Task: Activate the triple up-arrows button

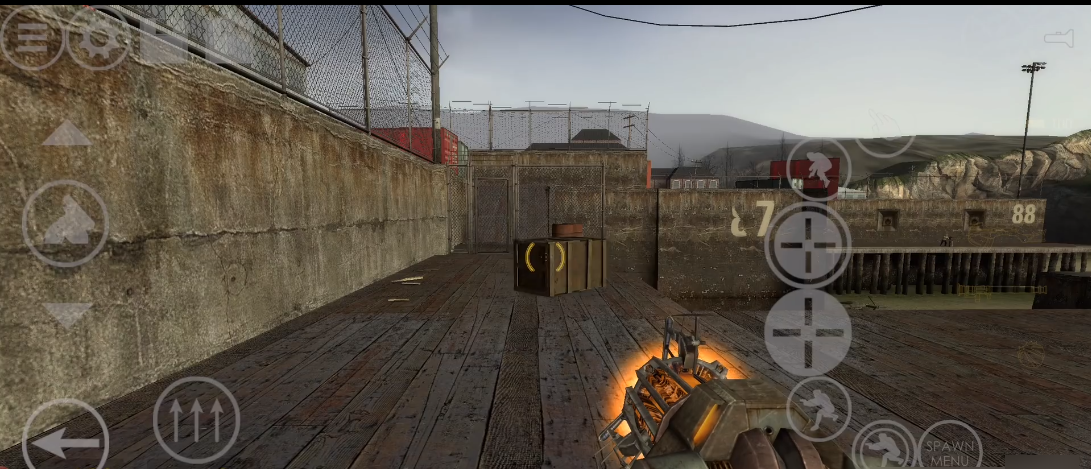Action: coord(196,420)
